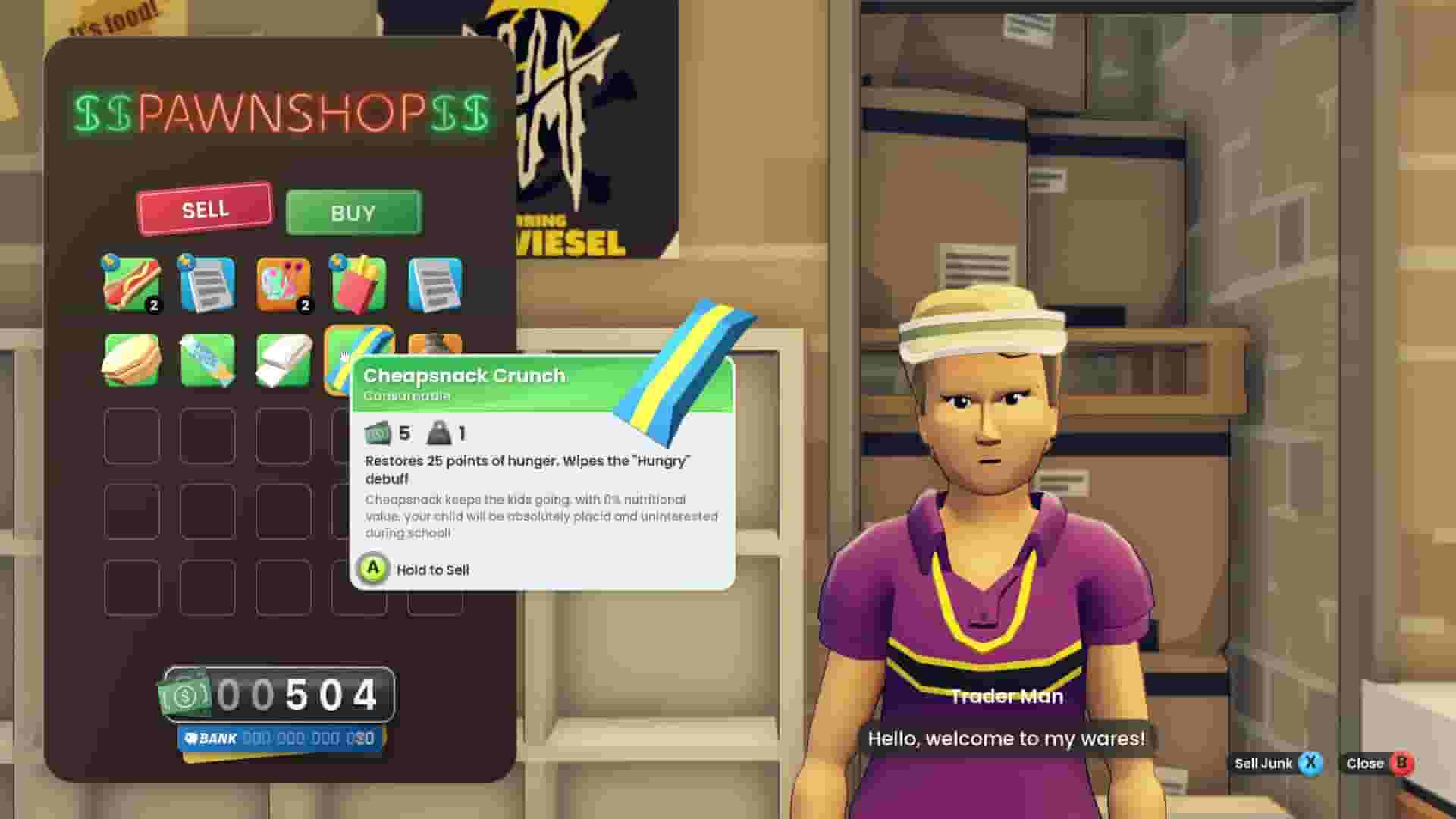Select the second document item in top row
1456x819 pixels.
432,284
